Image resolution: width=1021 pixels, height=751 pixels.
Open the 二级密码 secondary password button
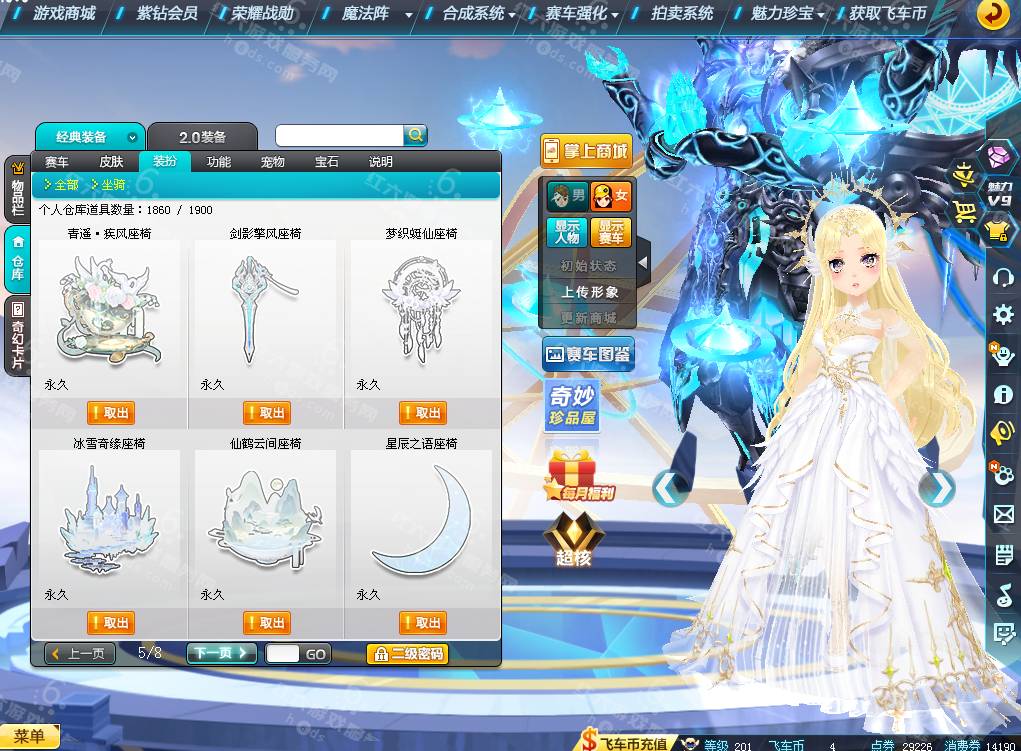click(x=407, y=654)
